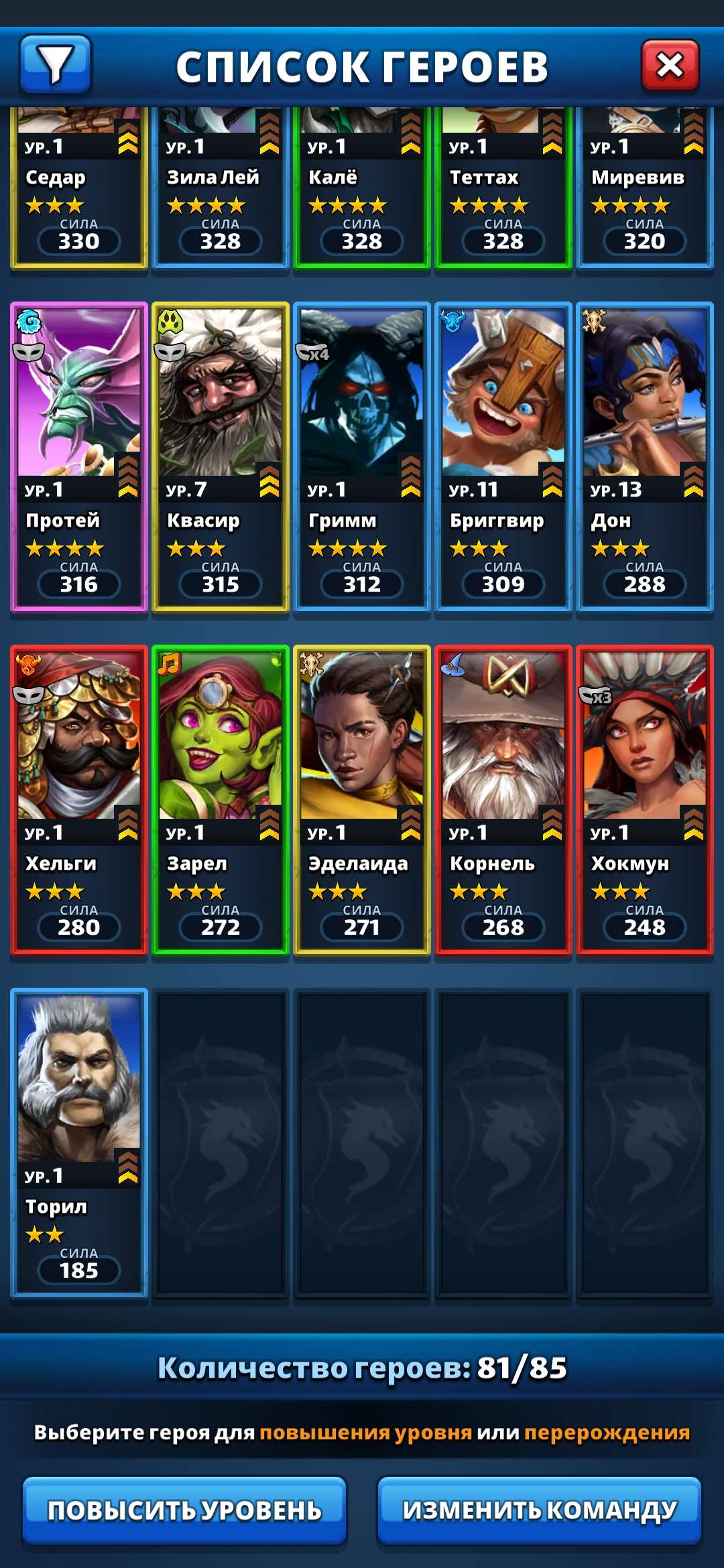Image resolution: width=724 pixels, height=1568 pixels.
Task: Pick the hero card Хокмун
Action: tap(645, 799)
